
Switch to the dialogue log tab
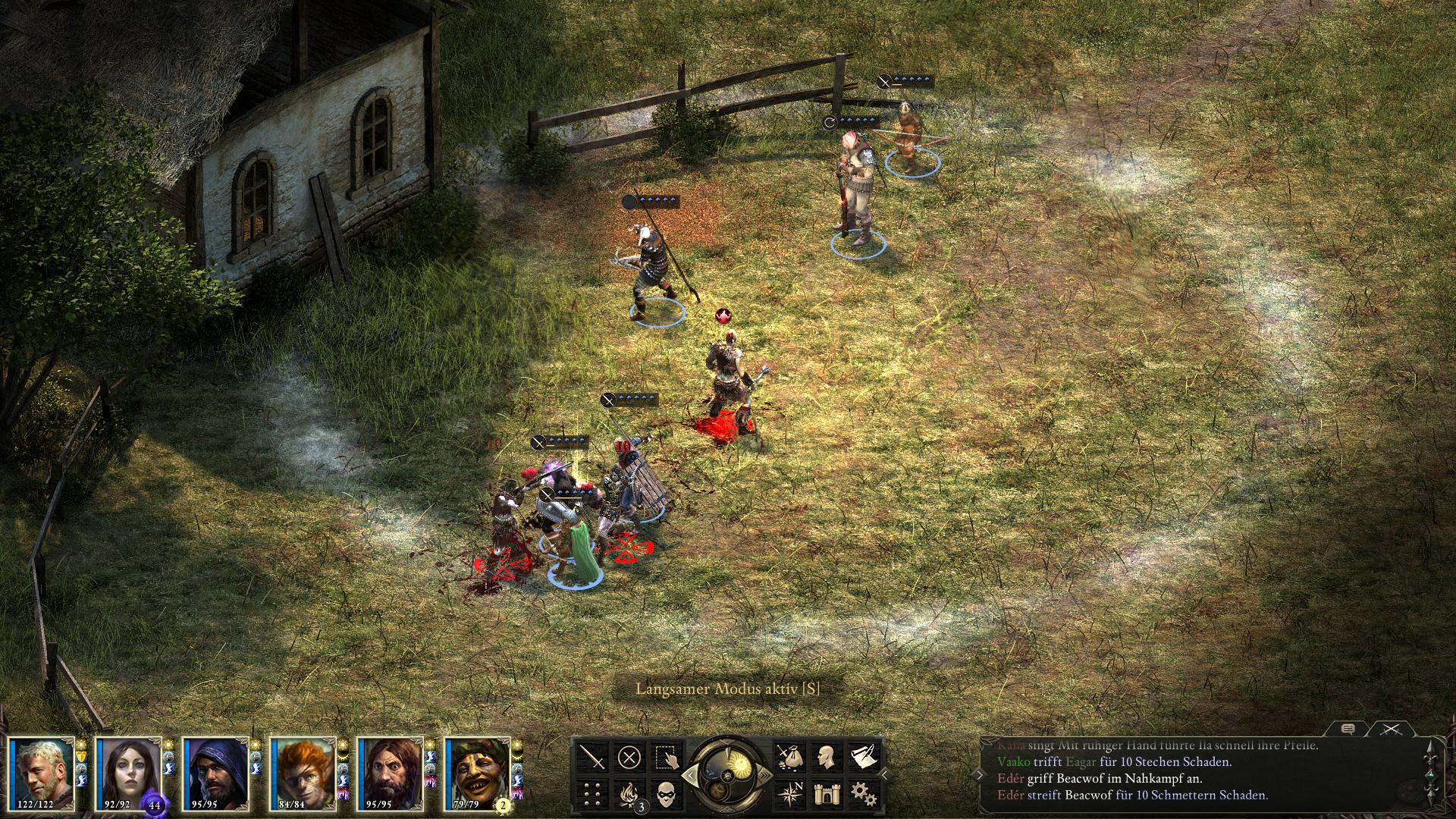pos(1348,729)
